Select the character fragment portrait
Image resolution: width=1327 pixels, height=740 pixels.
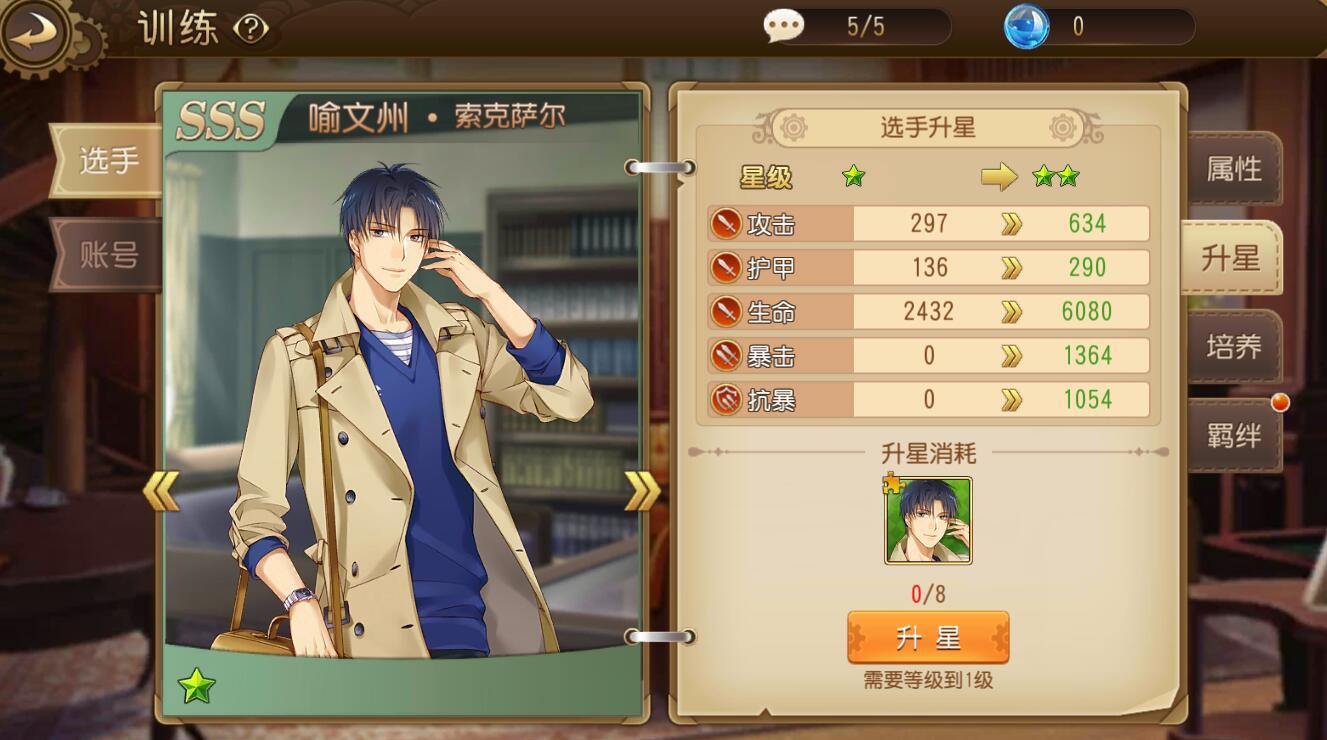coord(928,520)
